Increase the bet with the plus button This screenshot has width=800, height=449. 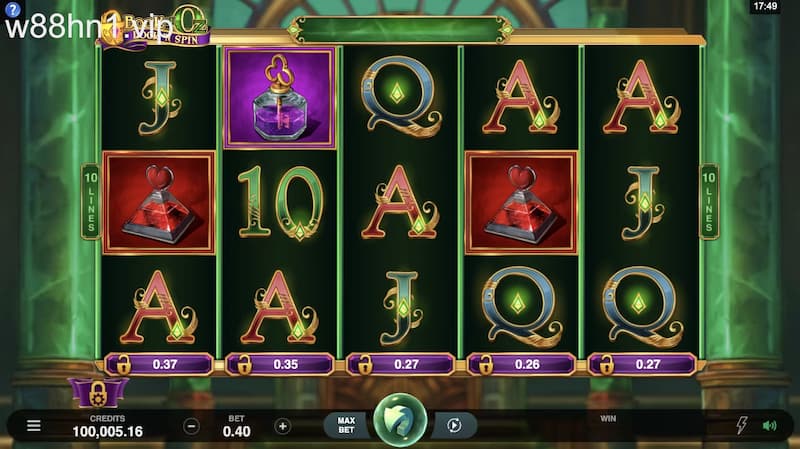tap(283, 426)
